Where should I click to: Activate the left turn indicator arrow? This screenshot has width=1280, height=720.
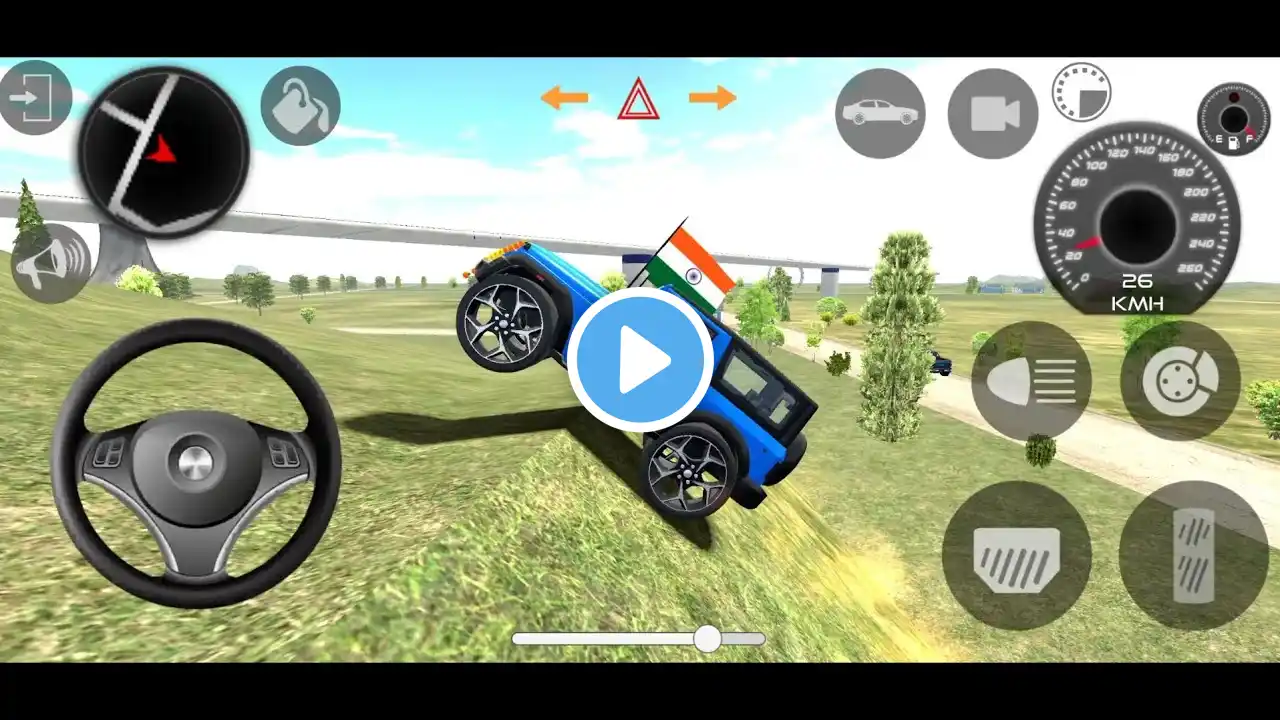tap(564, 97)
